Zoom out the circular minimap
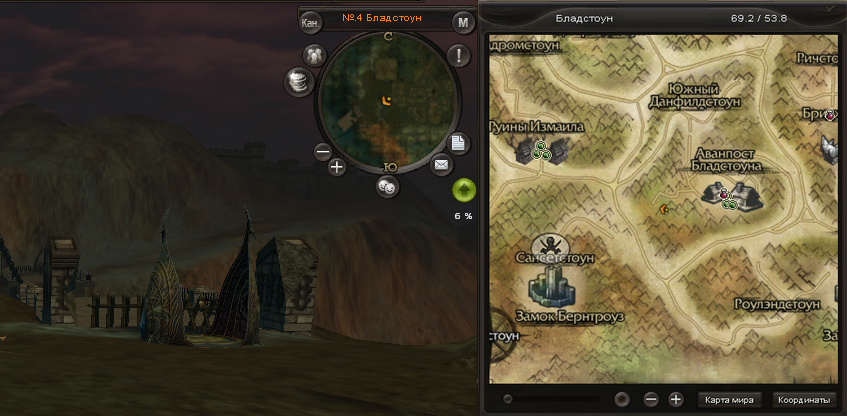The height and width of the screenshot is (416, 847). click(x=322, y=153)
